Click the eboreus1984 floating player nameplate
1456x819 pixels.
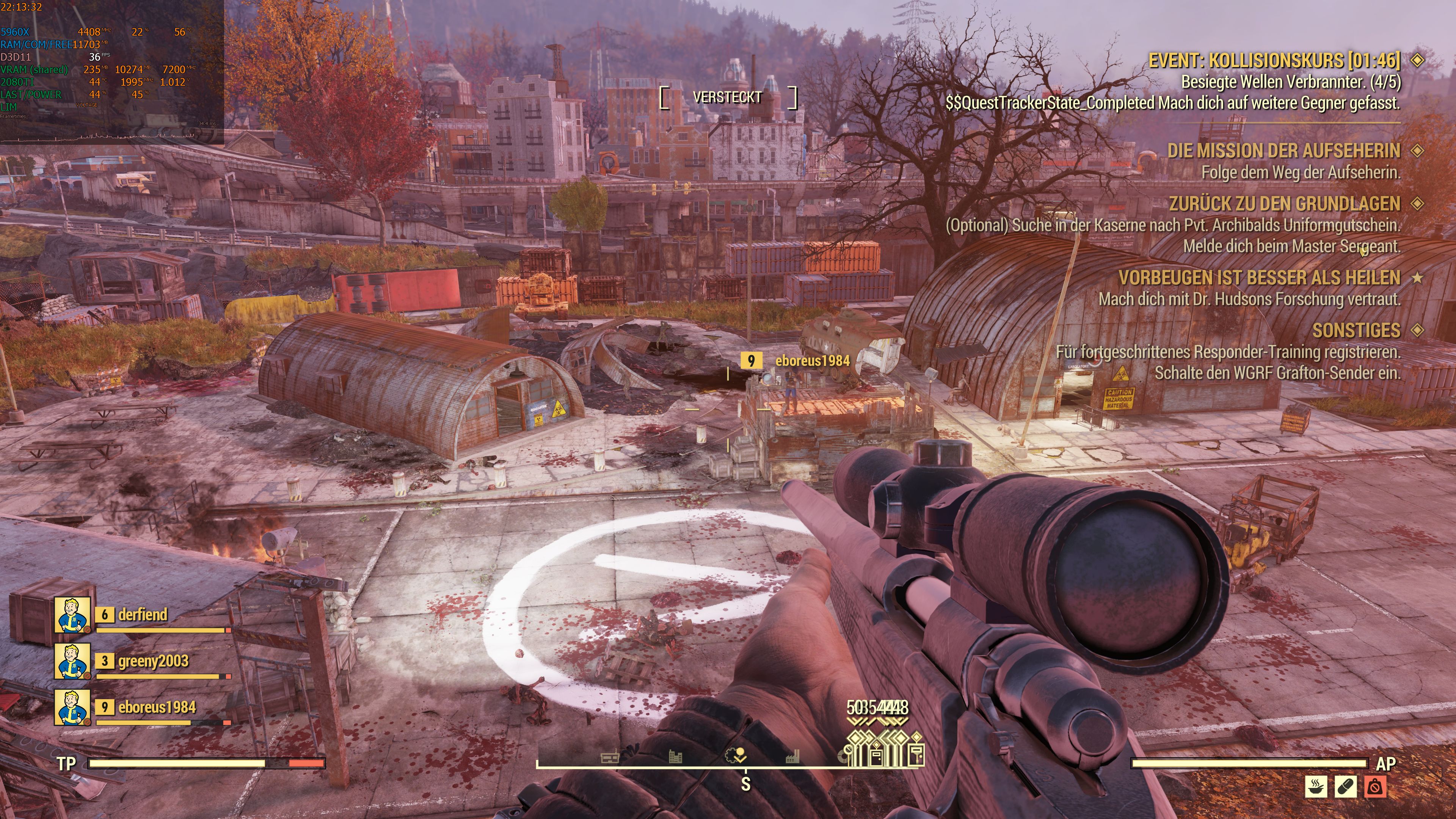pos(812,361)
